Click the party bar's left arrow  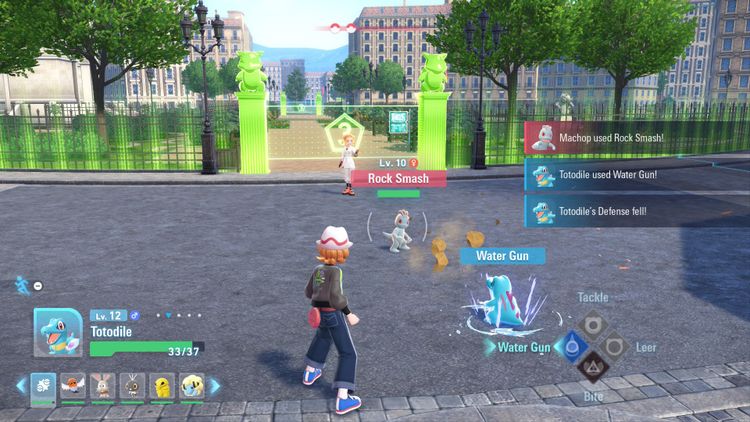20,385
